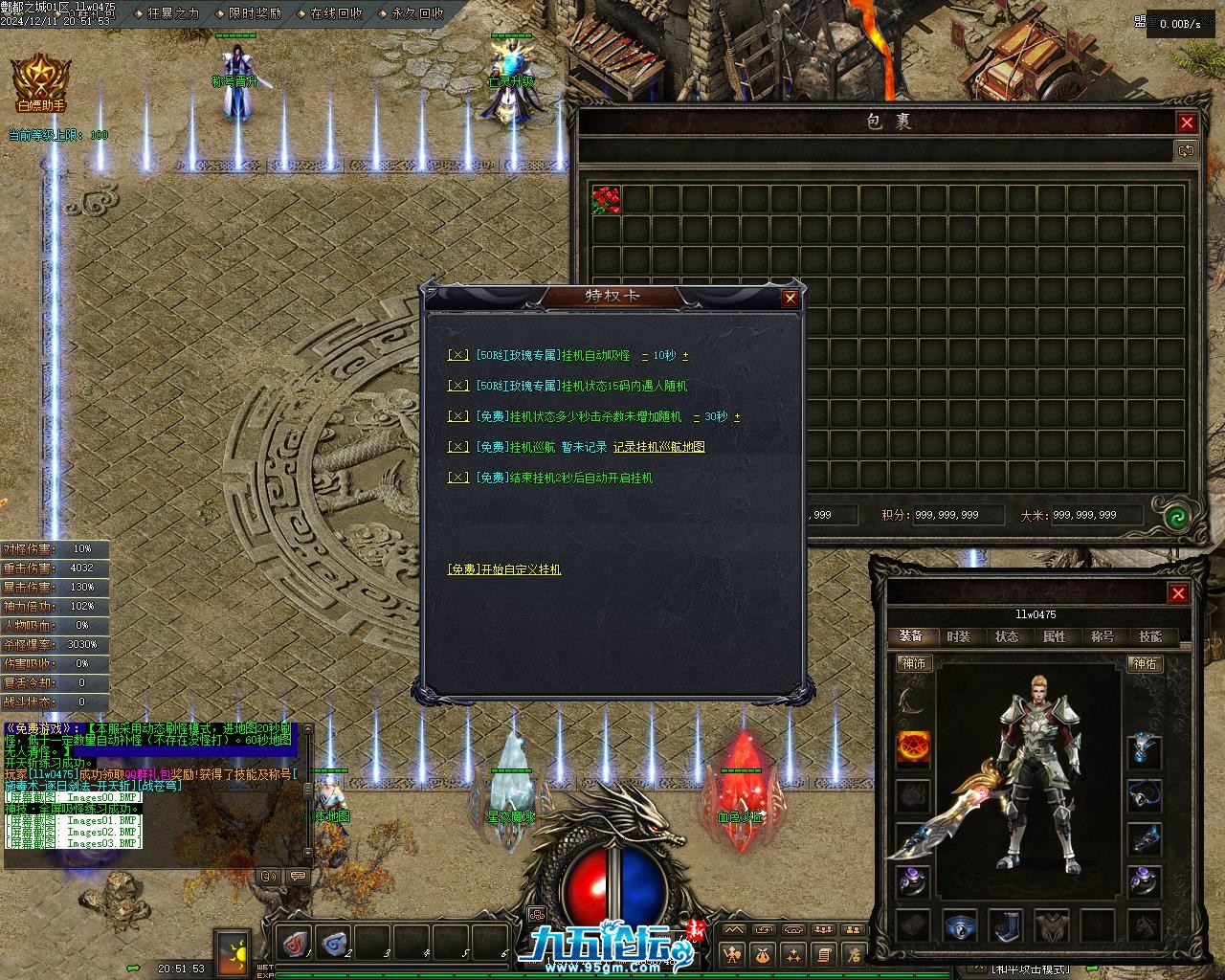Select the red rose item in bag
Screen dimensions: 1225x980
point(606,200)
